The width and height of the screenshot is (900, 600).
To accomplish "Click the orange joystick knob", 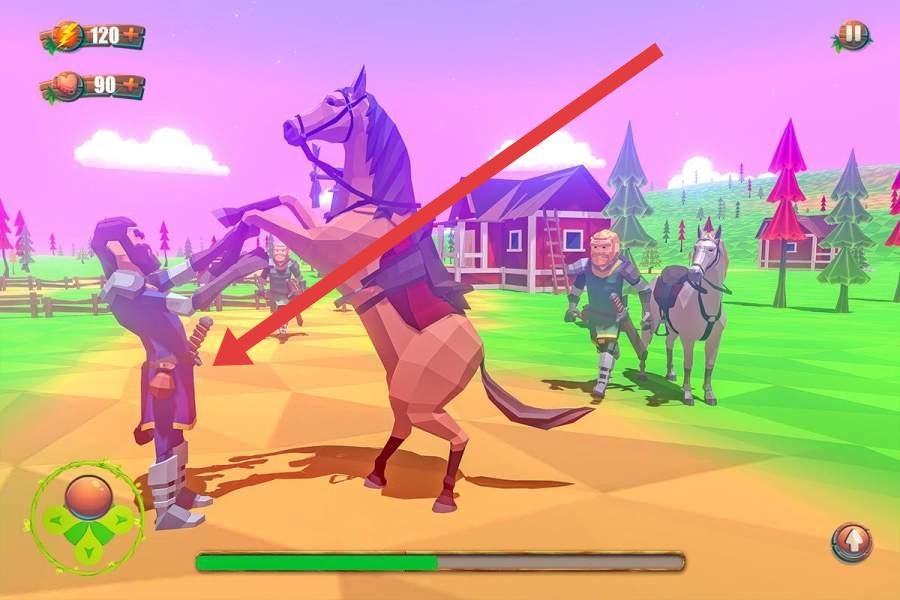I will 86,496.
